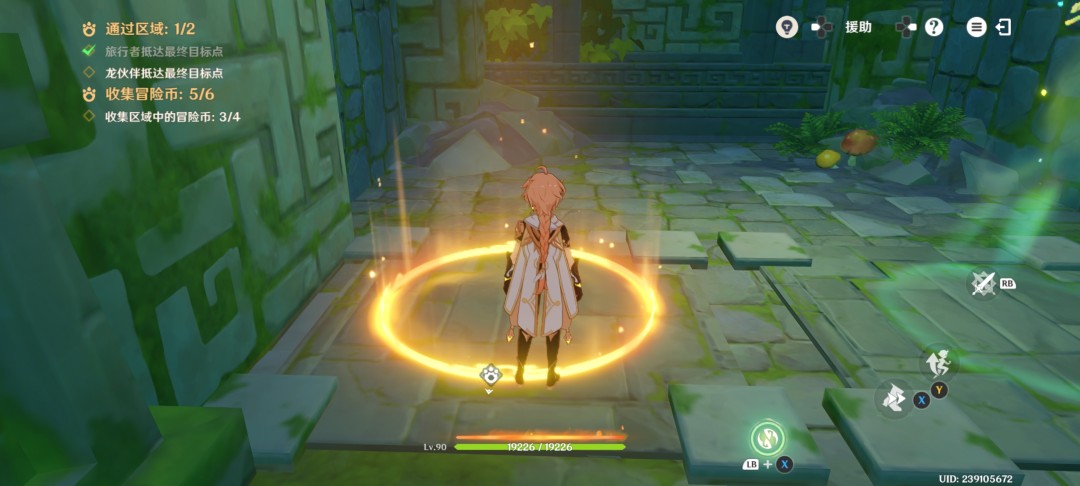1080x486 pixels.
Task: Click the exit door icon to leave
Action: (1003, 27)
